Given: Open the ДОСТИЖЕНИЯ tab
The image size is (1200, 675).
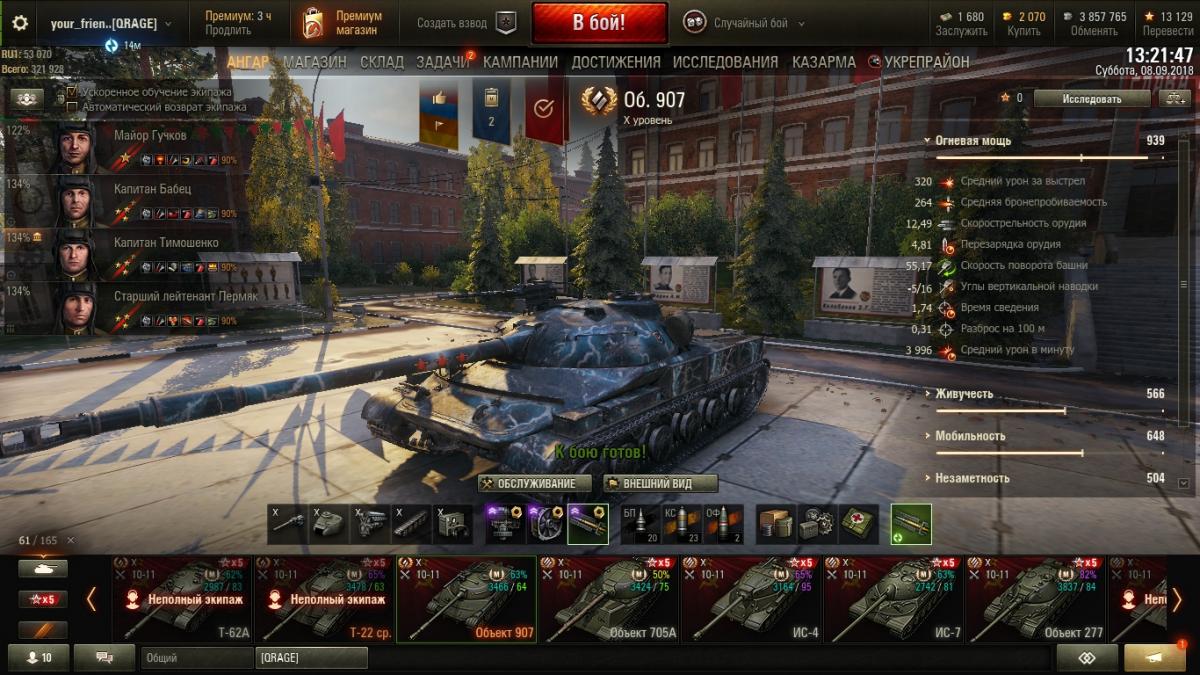Looking at the screenshot, I should tap(616, 62).
